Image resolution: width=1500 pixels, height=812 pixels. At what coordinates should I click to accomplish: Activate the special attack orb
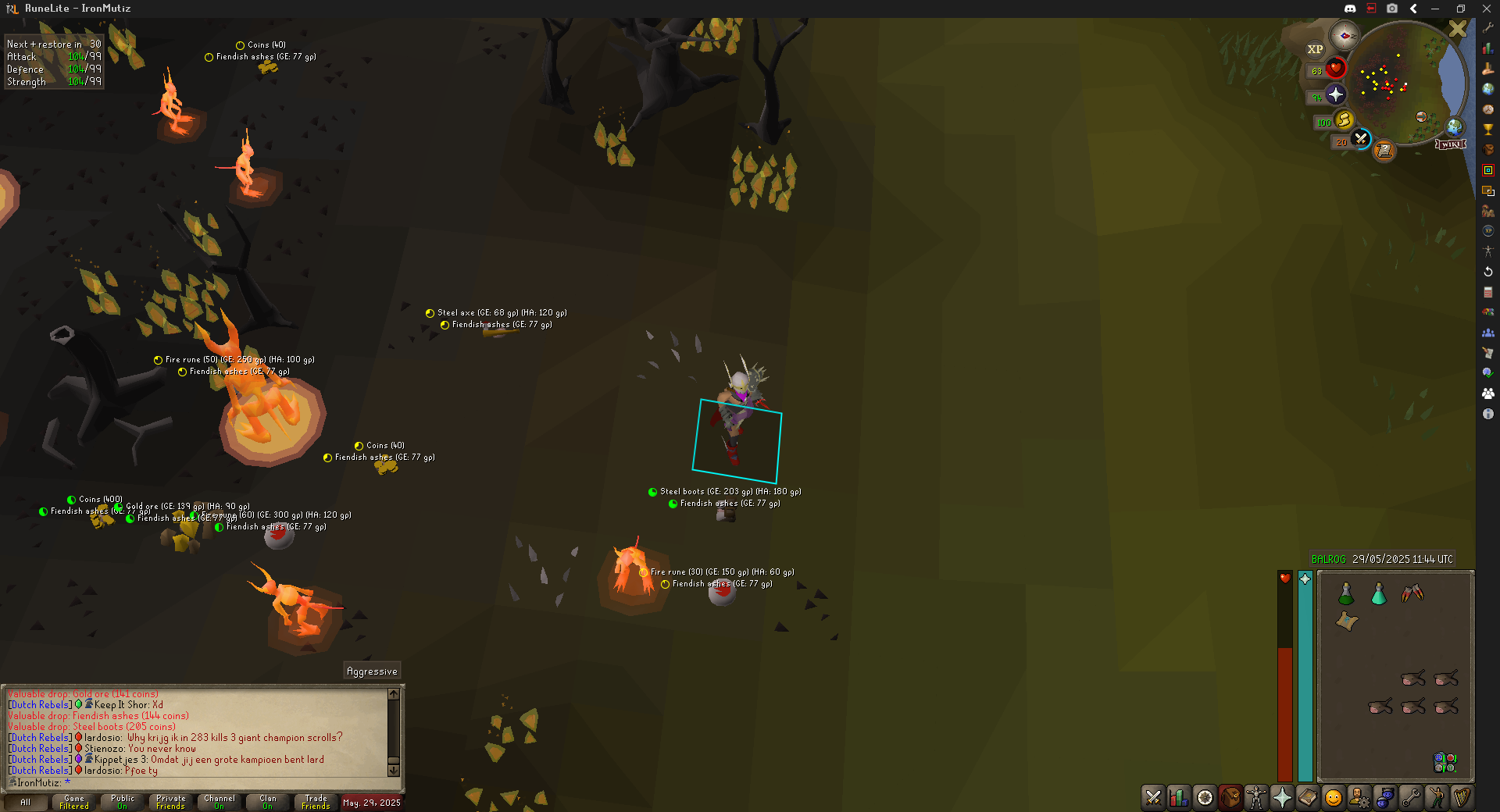pos(1361,139)
